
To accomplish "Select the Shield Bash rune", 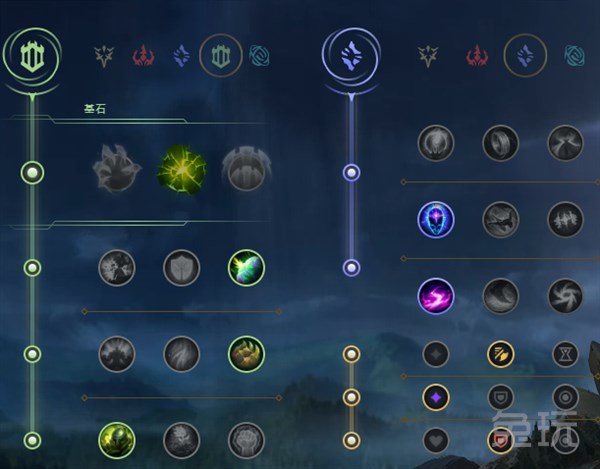I will pos(245,268).
